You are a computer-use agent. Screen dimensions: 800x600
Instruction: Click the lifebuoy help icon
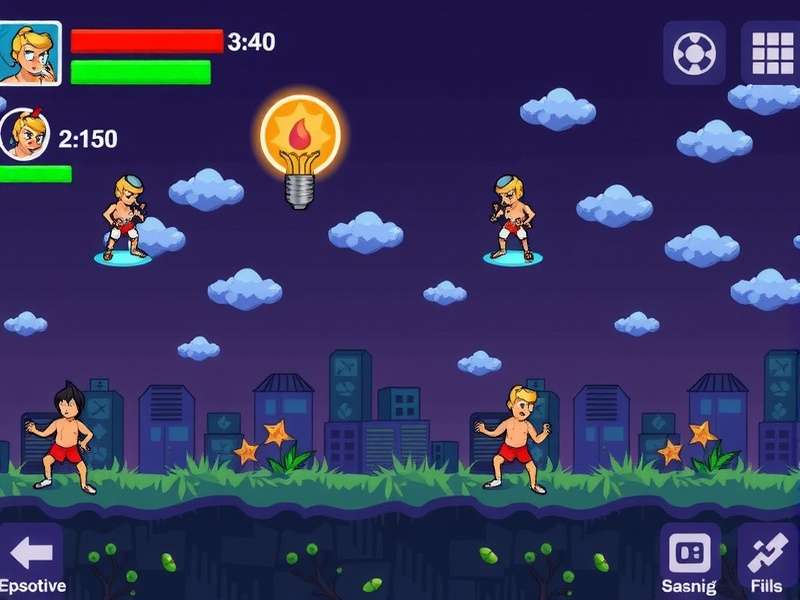tap(694, 52)
